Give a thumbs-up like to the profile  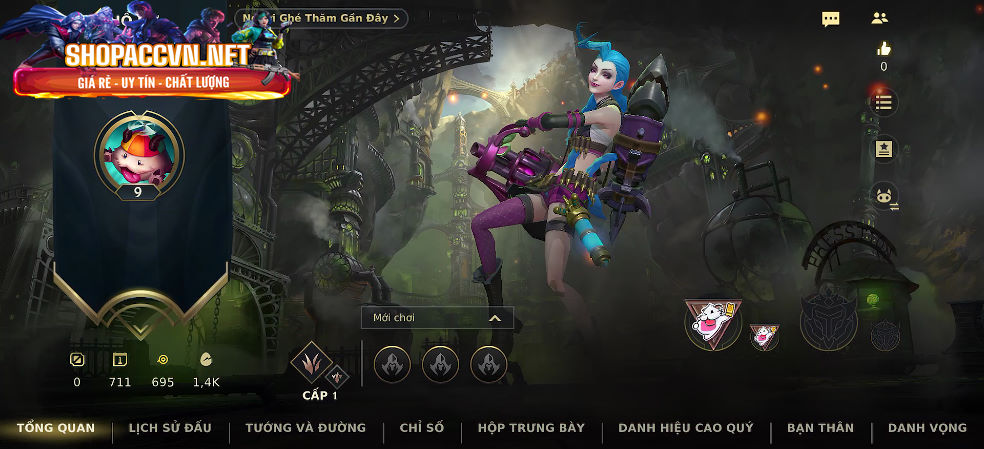pyautogui.click(x=883, y=48)
